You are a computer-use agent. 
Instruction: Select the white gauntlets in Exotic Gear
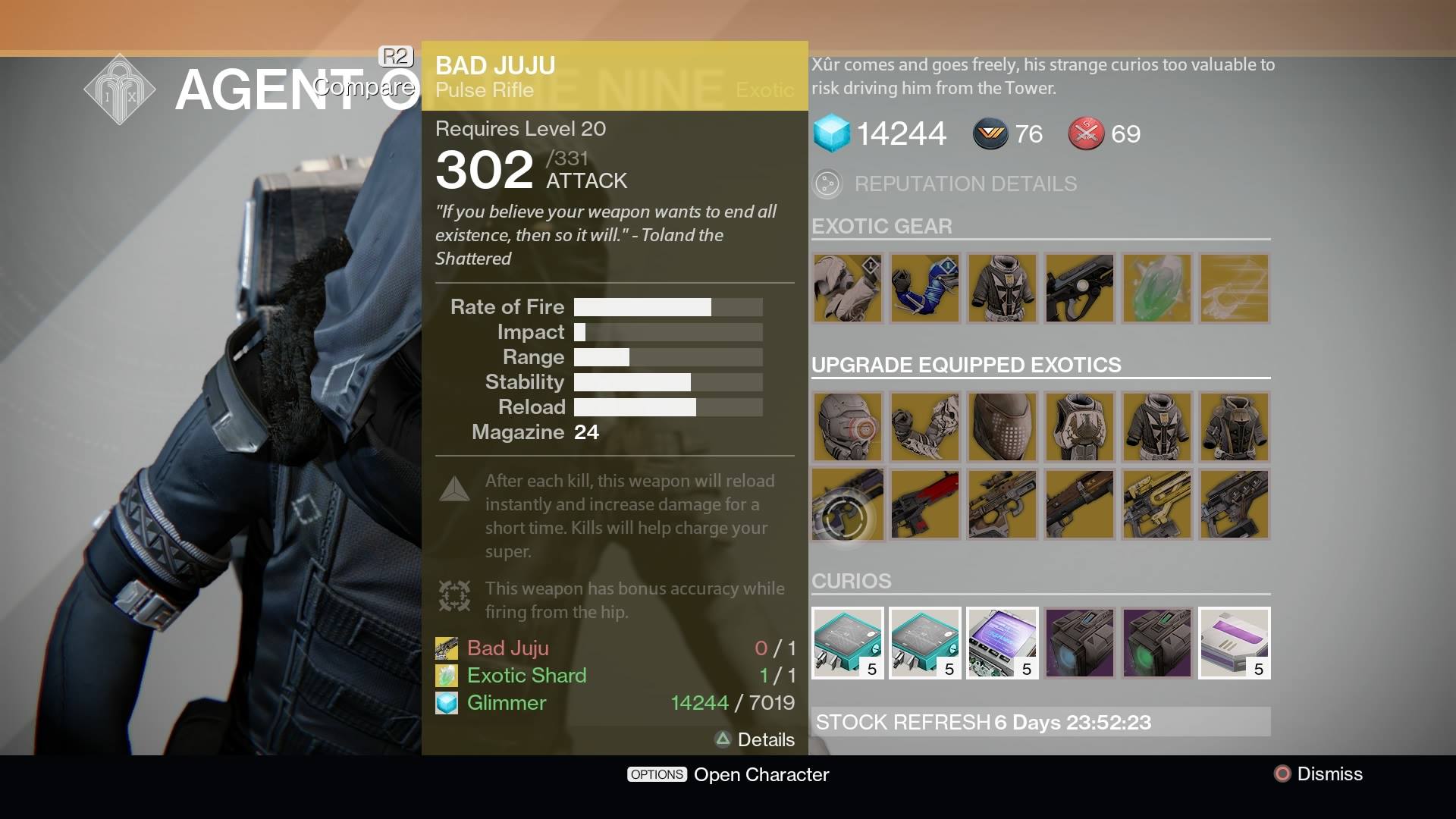pos(847,288)
